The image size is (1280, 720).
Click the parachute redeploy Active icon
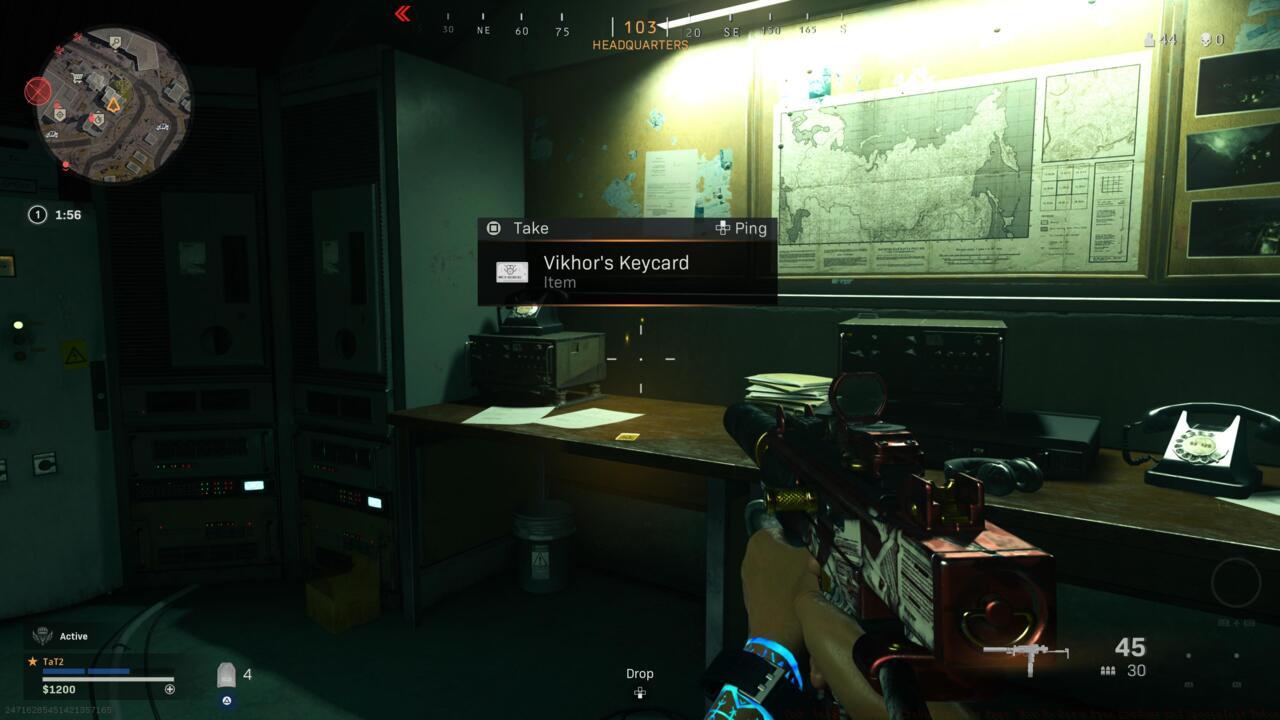[42, 635]
